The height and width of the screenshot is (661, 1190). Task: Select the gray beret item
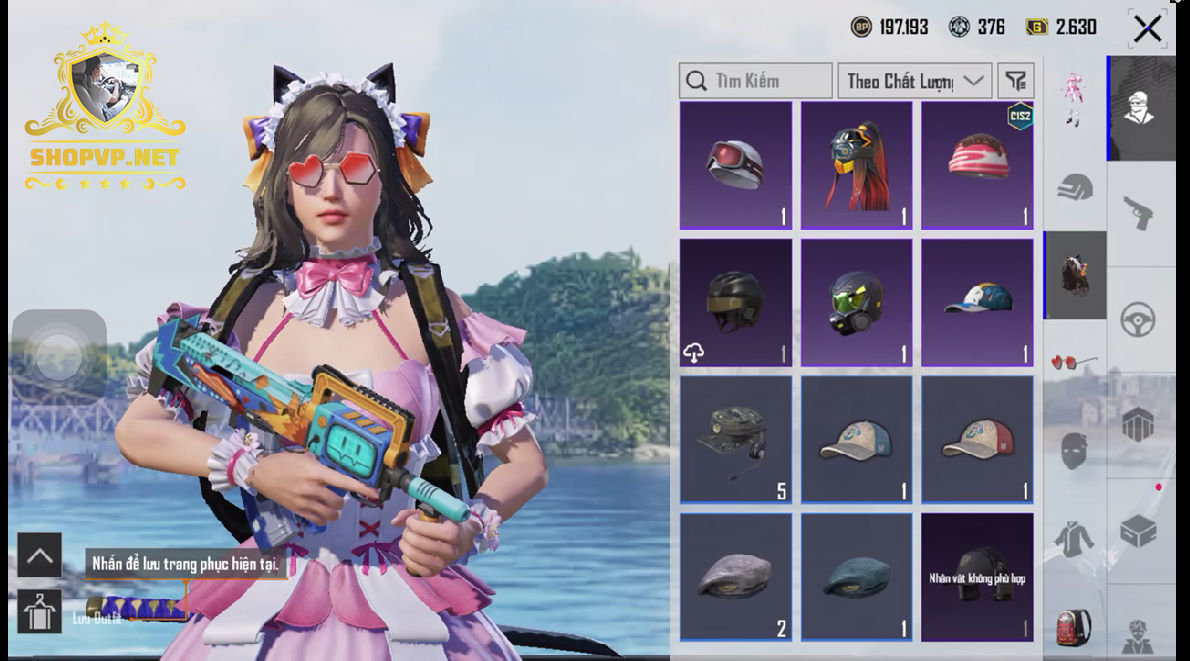pos(736,576)
